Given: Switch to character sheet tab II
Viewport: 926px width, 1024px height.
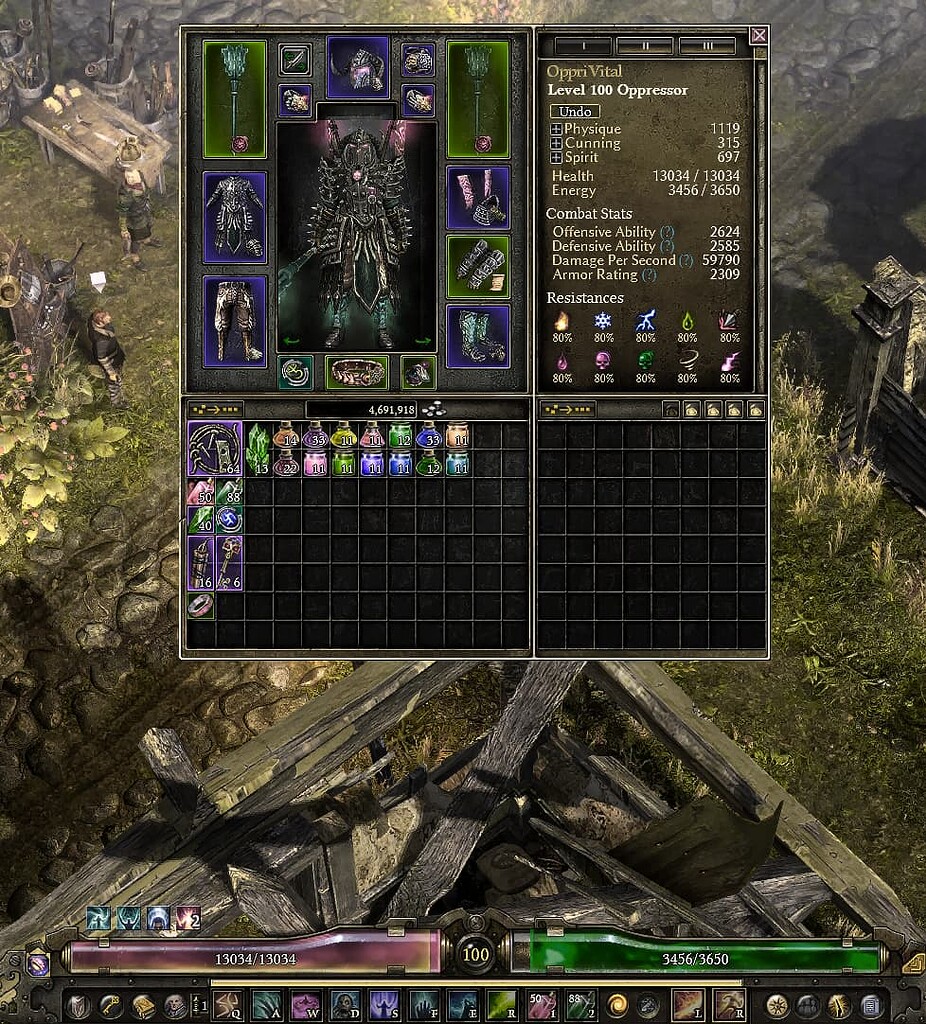Looking at the screenshot, I should [x=644, y=46].
